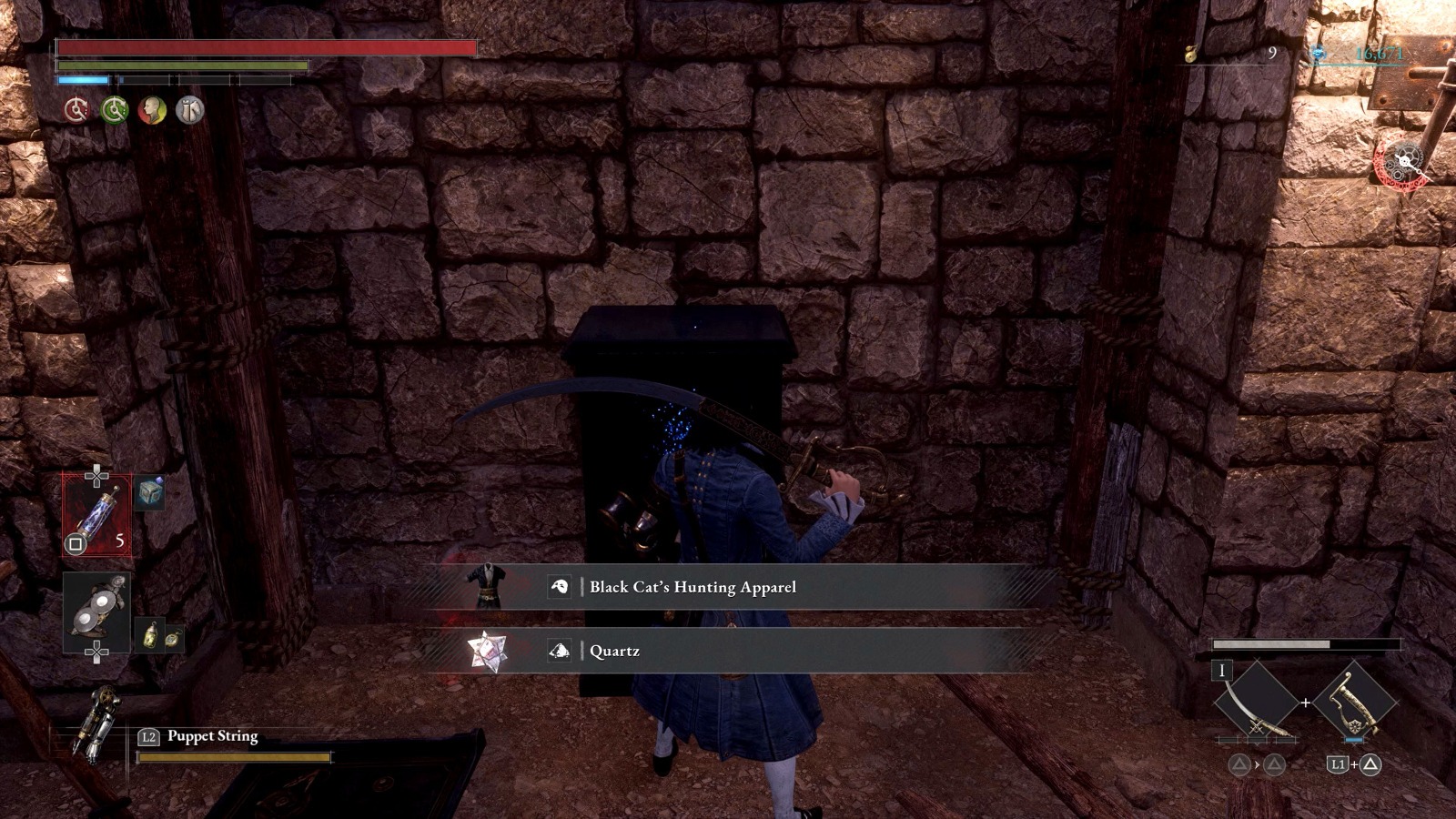Activate the Puppet String Legion Arm icon

tap(96, 724)
